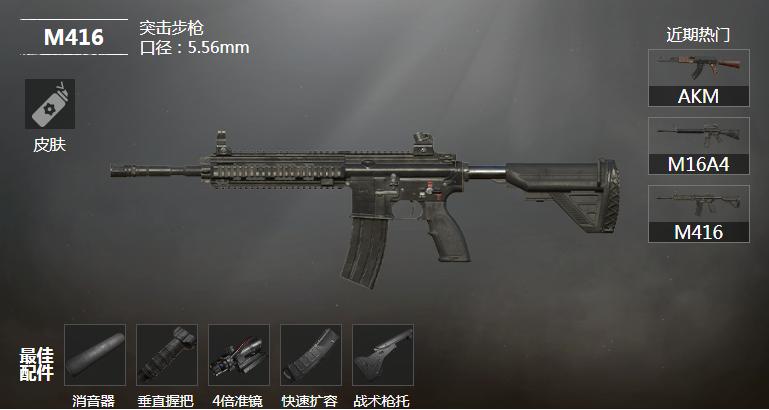Click the 快速扩容 extended magazine attachment
769x410 pixels.
tap(311, 355)
